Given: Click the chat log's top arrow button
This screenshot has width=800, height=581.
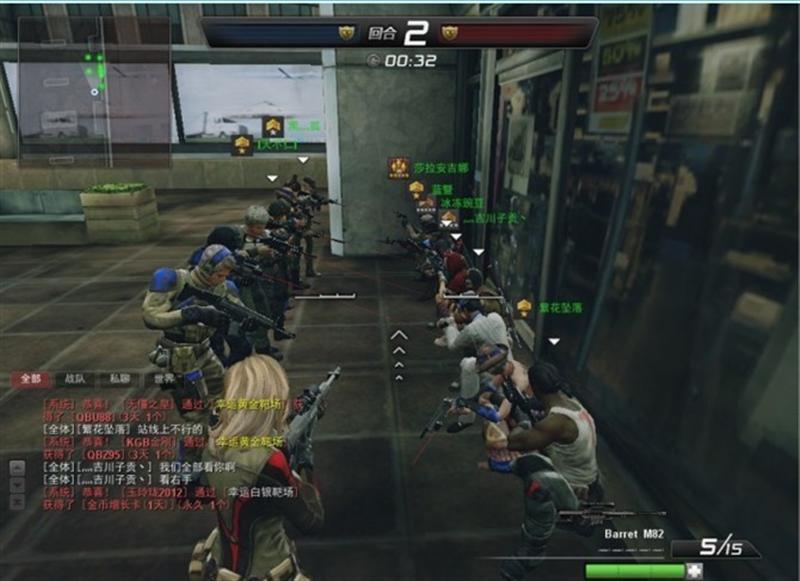Looking at the screenshot, I should [17, 465].
